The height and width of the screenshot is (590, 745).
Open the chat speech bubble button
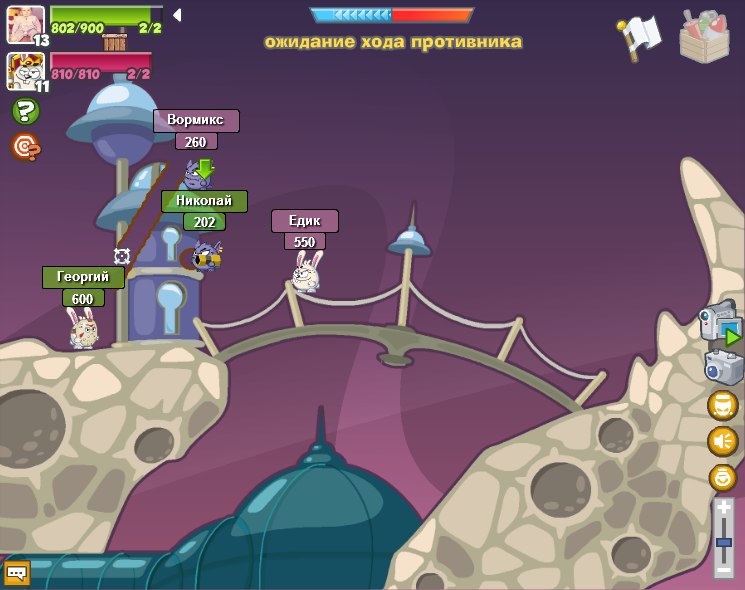click(x=17, y=573)
